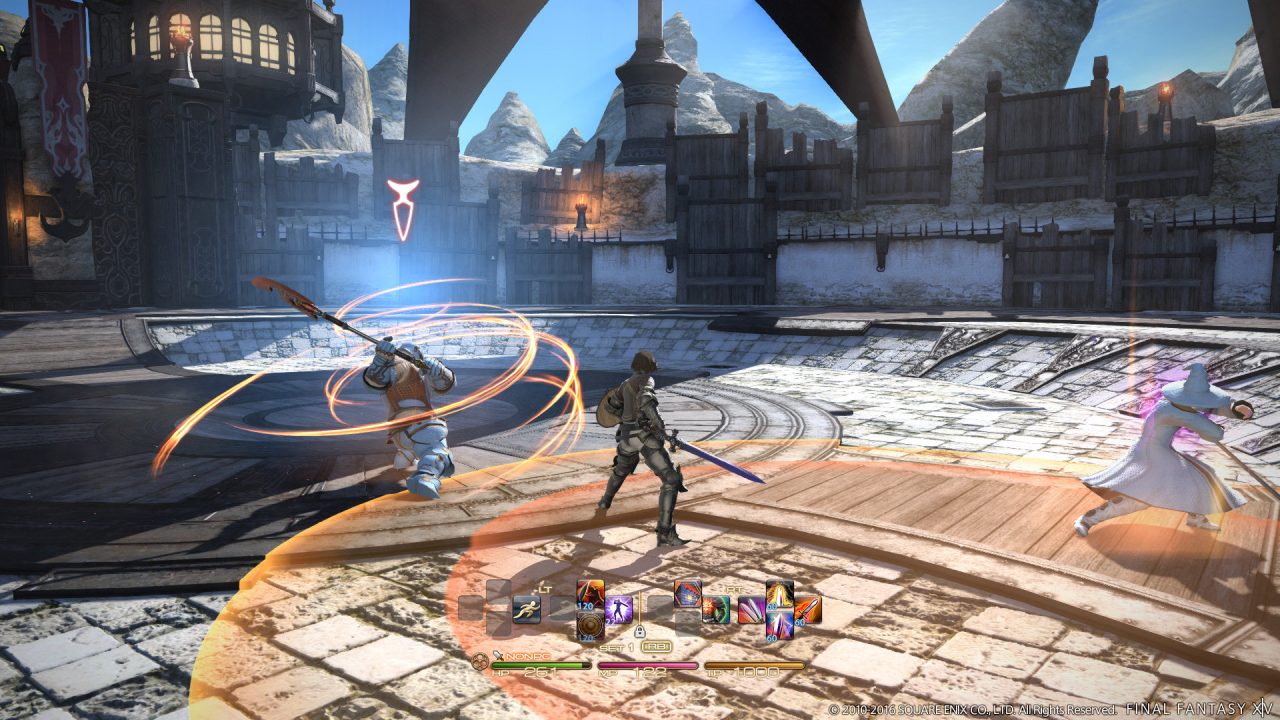Use the fiery red warrior ability
Image resolution: width=1280 pixels, height=720 pixels.
(590, 594)
